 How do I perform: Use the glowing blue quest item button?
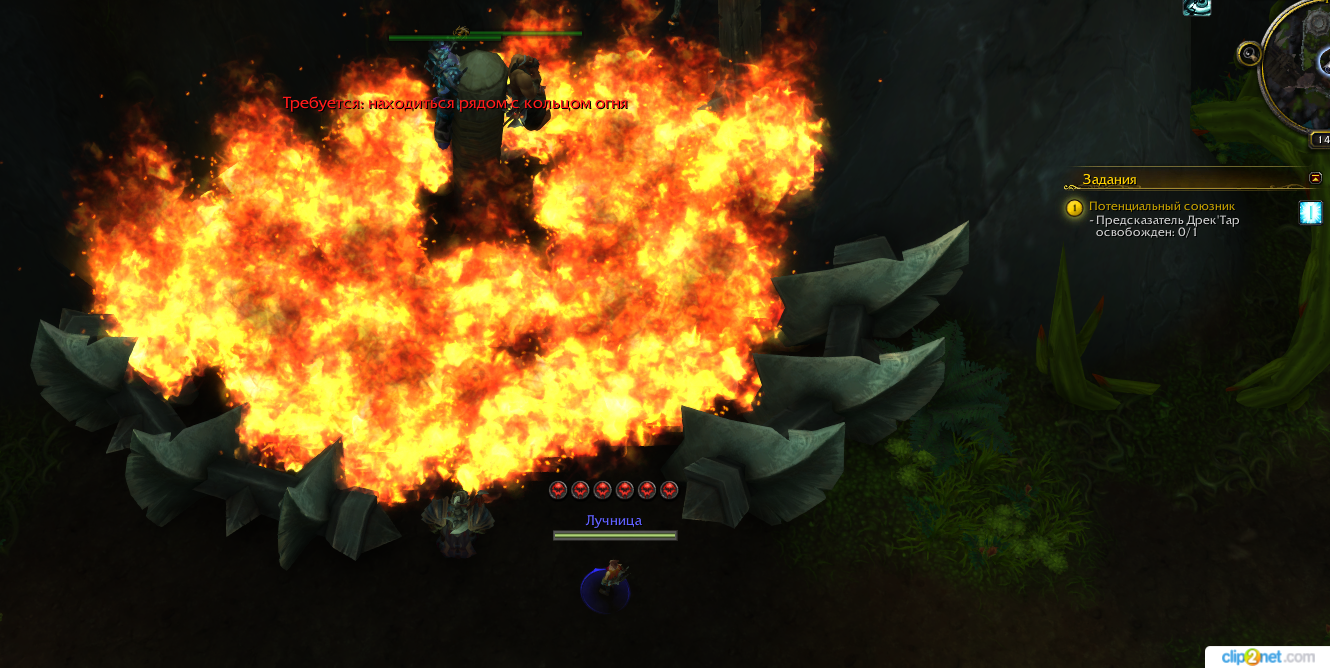point(1310,212)
